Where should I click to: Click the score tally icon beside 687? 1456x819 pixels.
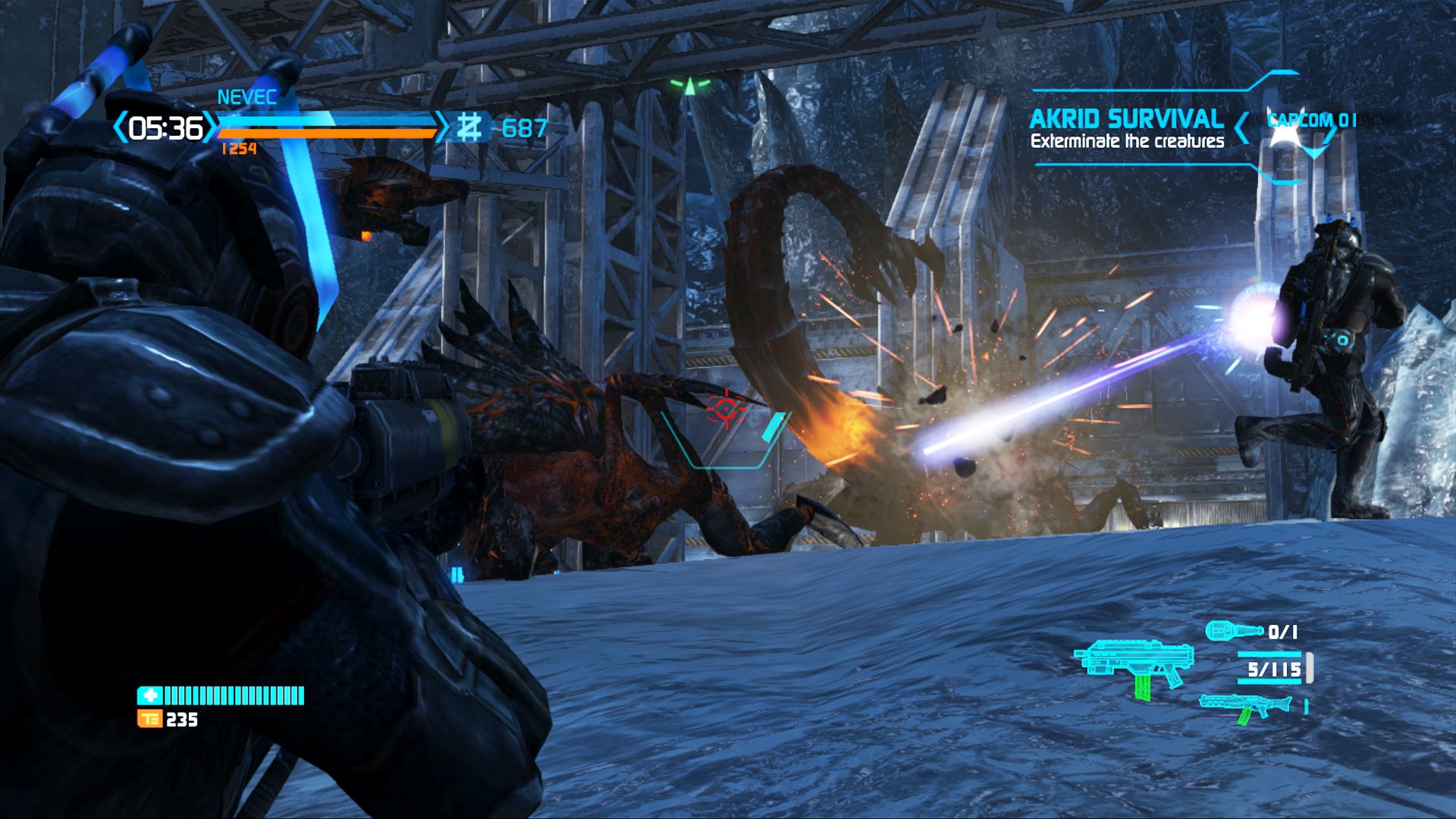pos(469,127)
